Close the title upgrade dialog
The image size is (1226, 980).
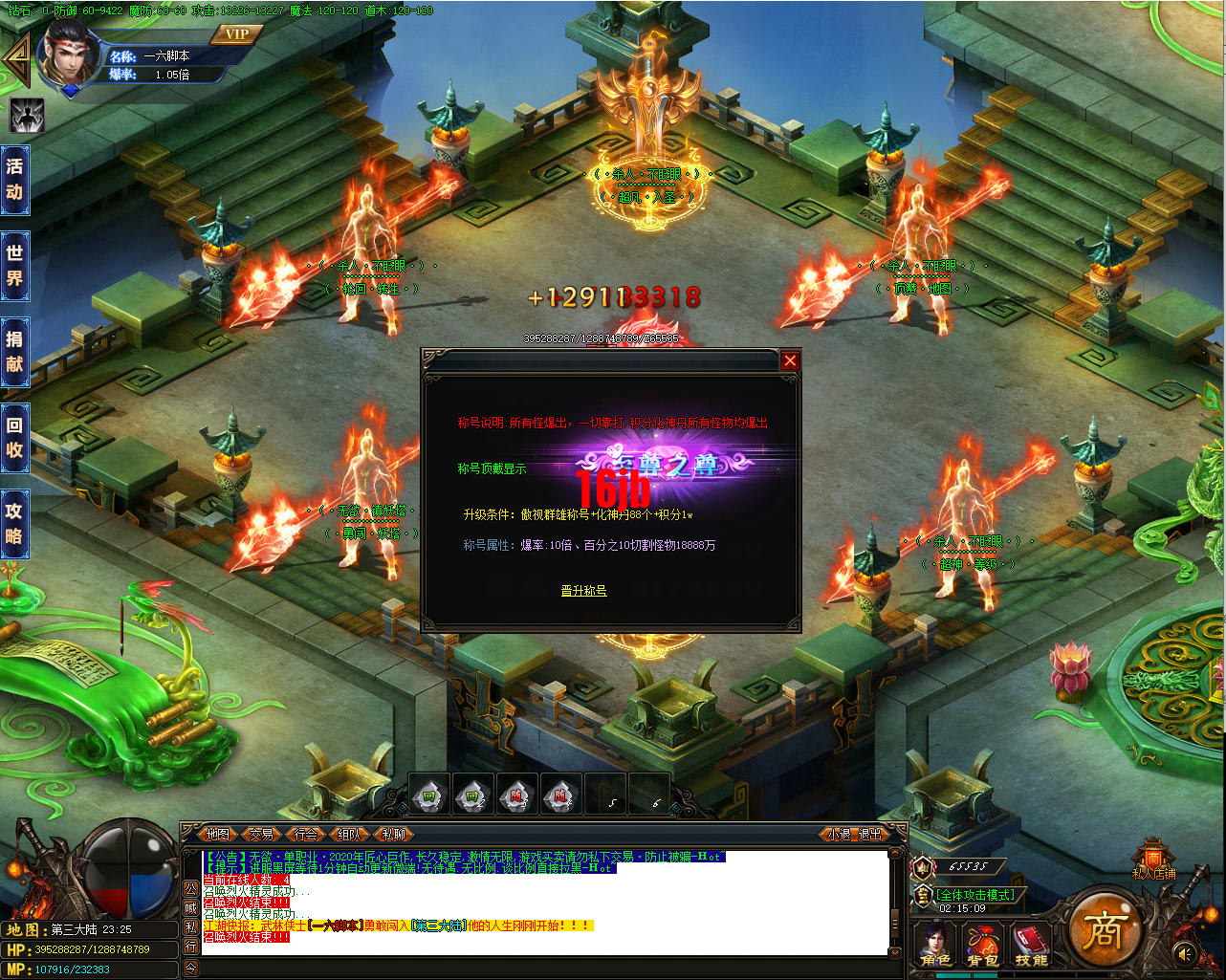point(790,360)
